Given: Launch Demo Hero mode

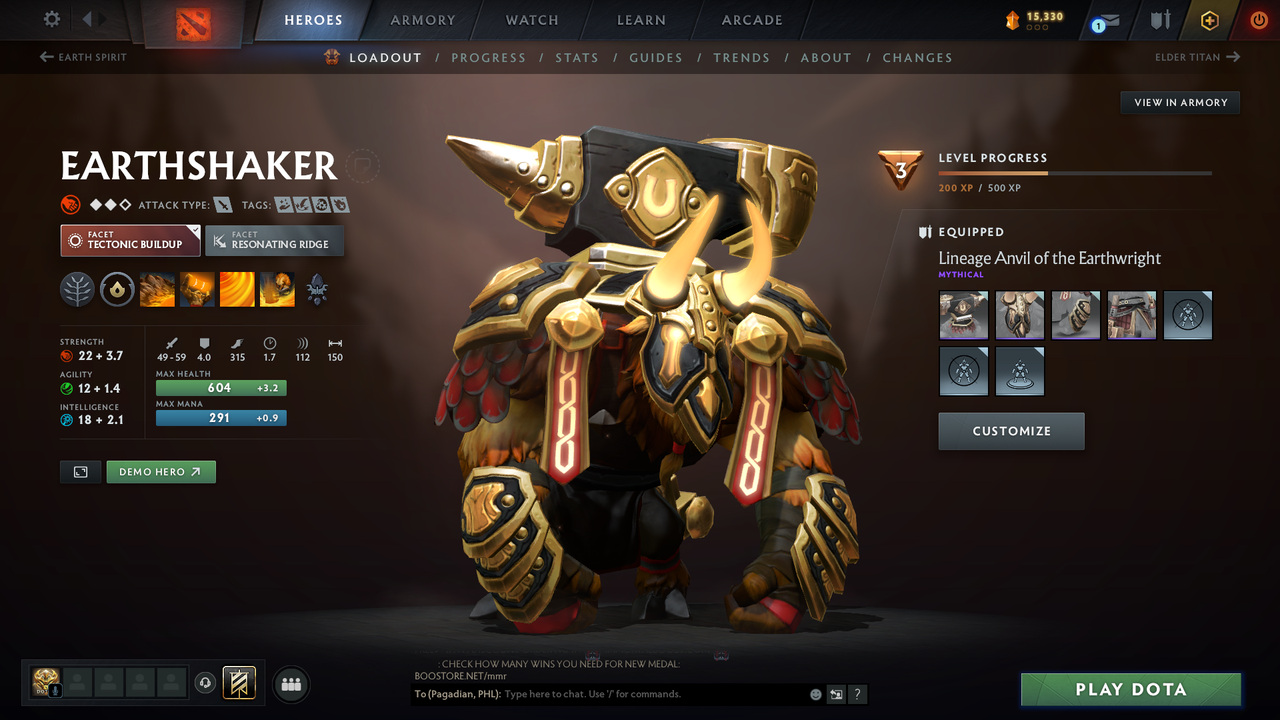Looking at the screenshot, I should (161, 472).
